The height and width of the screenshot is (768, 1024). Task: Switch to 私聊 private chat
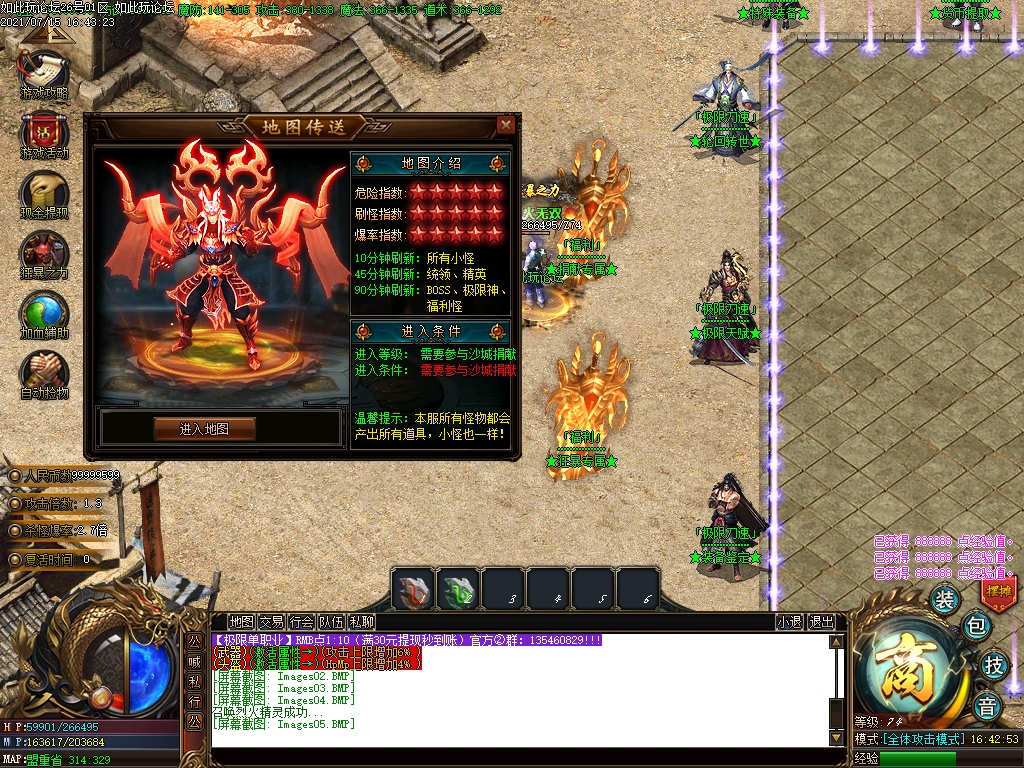click(x=361, y=622)
